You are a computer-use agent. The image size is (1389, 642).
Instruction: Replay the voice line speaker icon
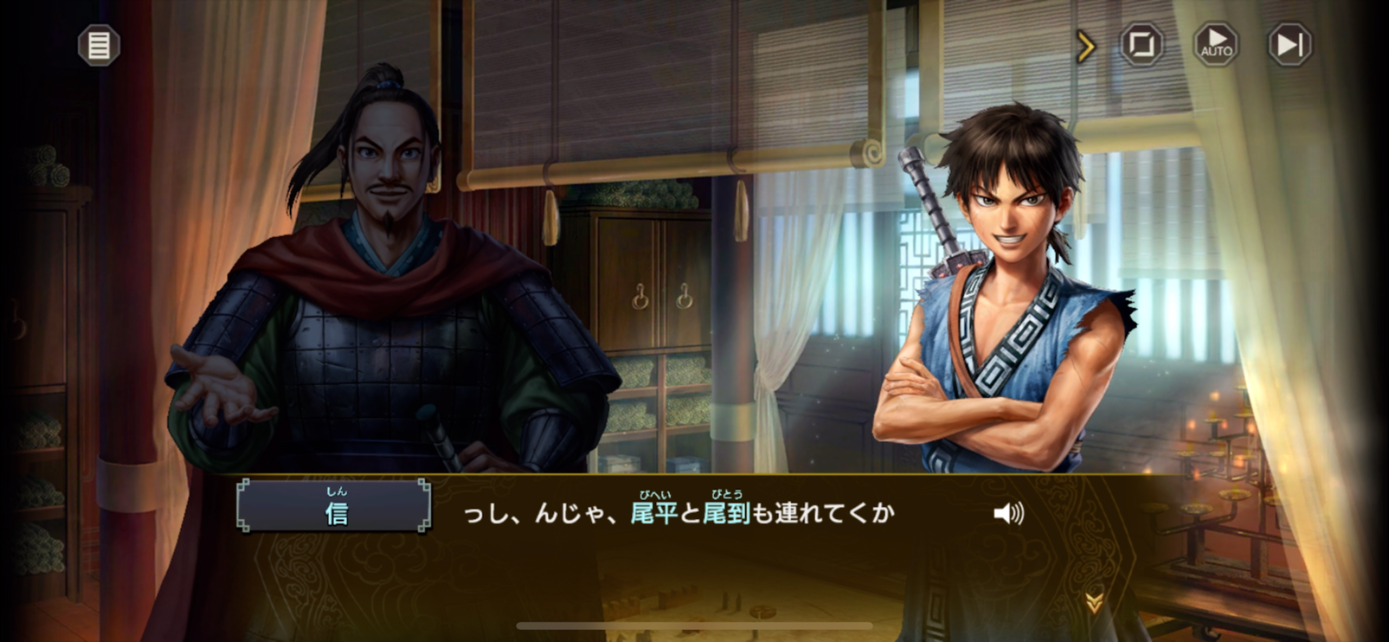(x=1008, y=514)
